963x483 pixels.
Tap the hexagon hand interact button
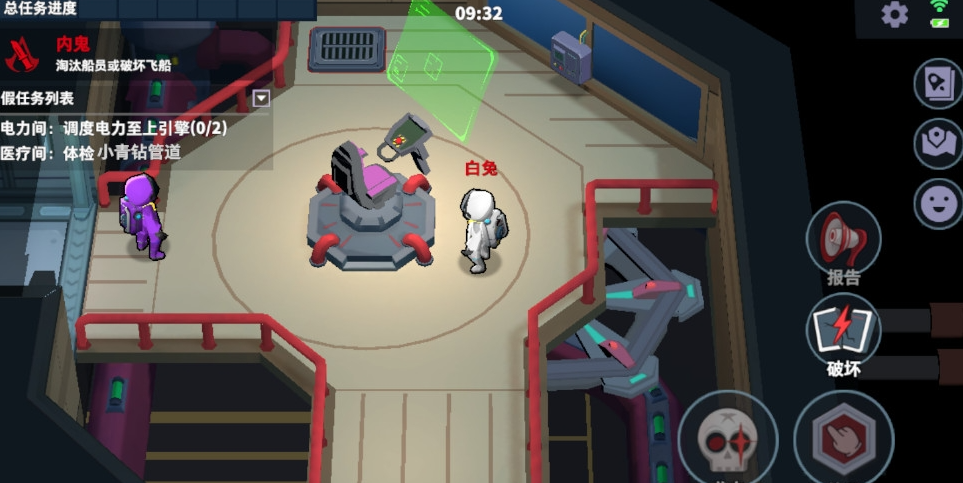[x=843, y=438]
